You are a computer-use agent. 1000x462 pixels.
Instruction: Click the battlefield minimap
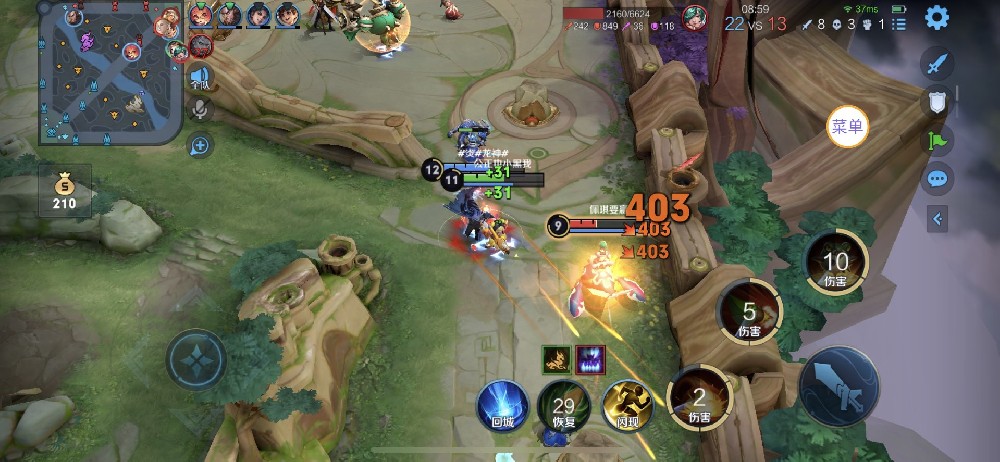pos(111,72)
